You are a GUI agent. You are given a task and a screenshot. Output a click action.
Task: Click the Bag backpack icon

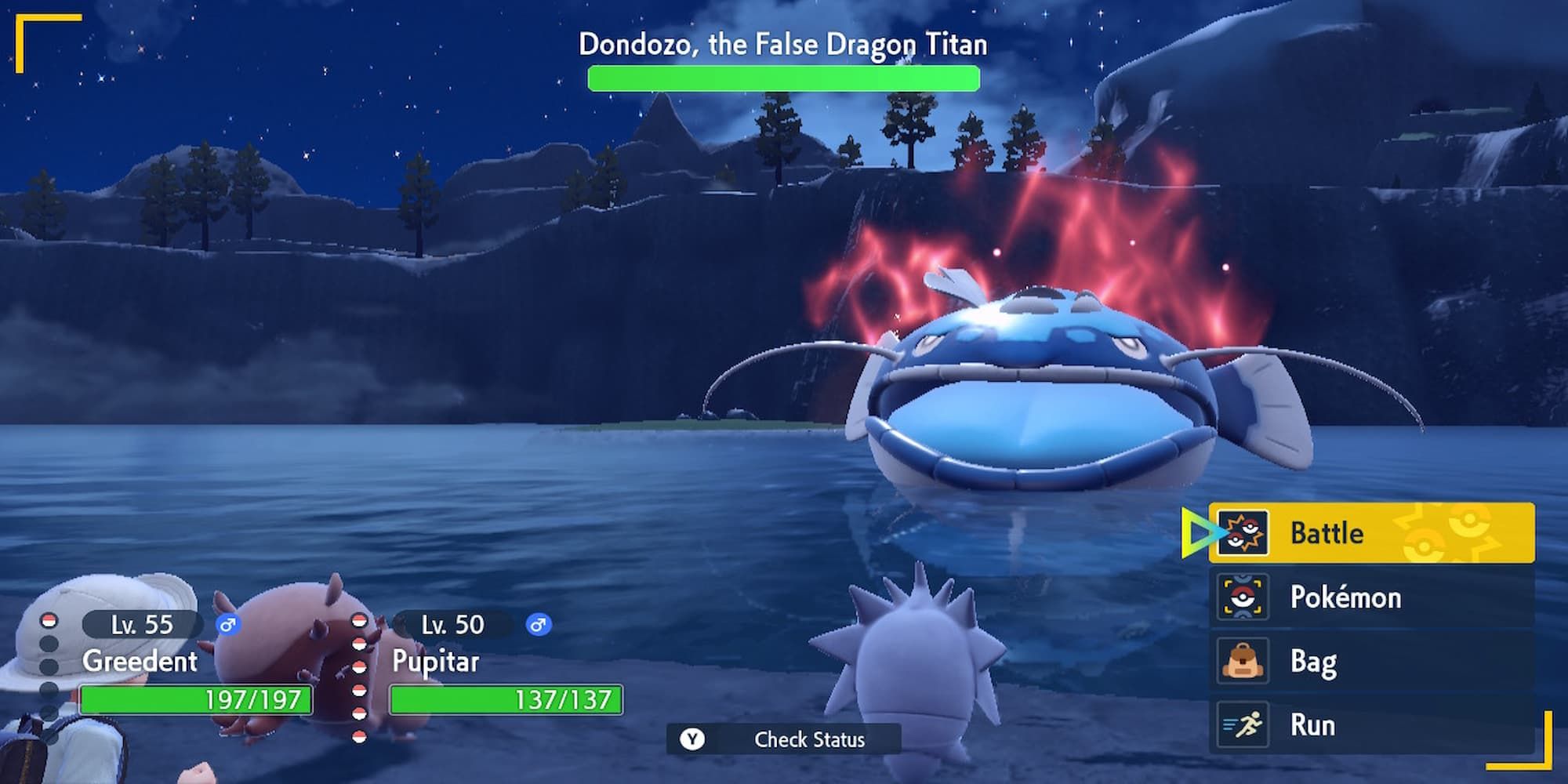[x=1243, y=661]
